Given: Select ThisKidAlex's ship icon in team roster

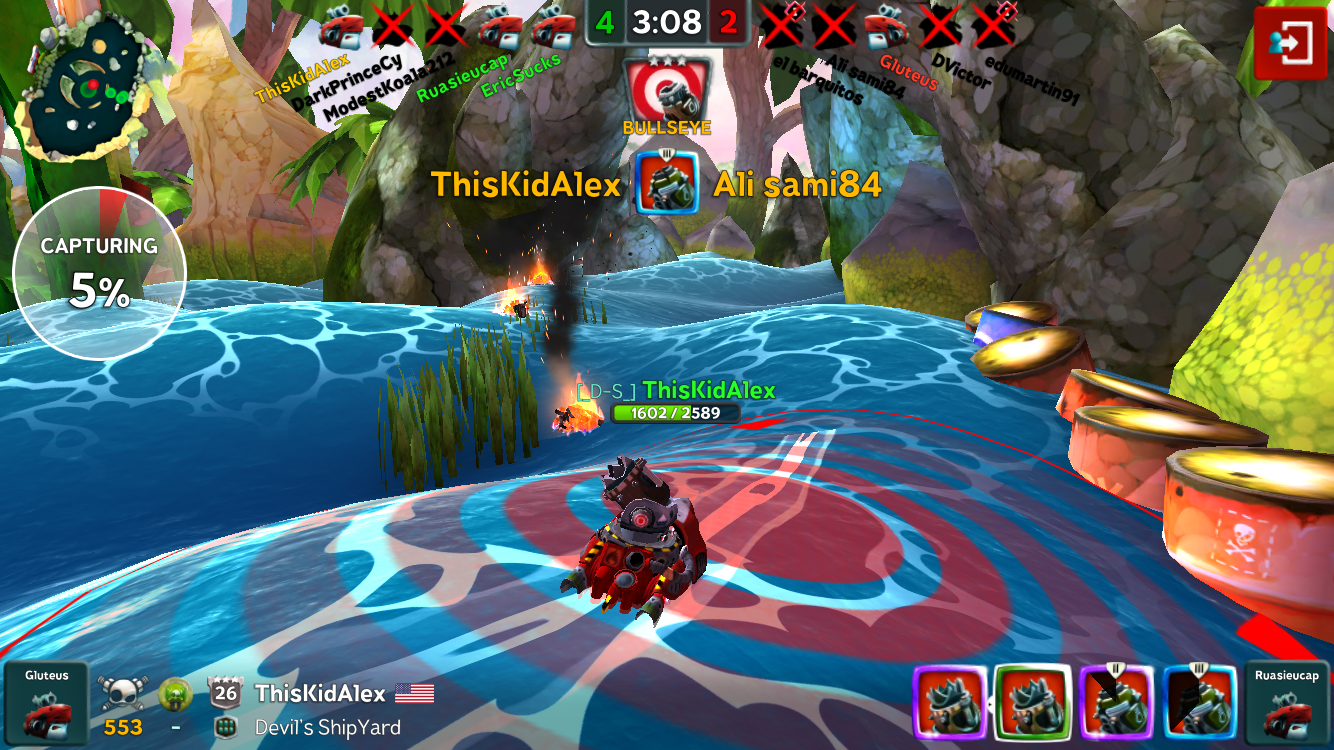Looking at the screenshot, I should tap(341, 29).
